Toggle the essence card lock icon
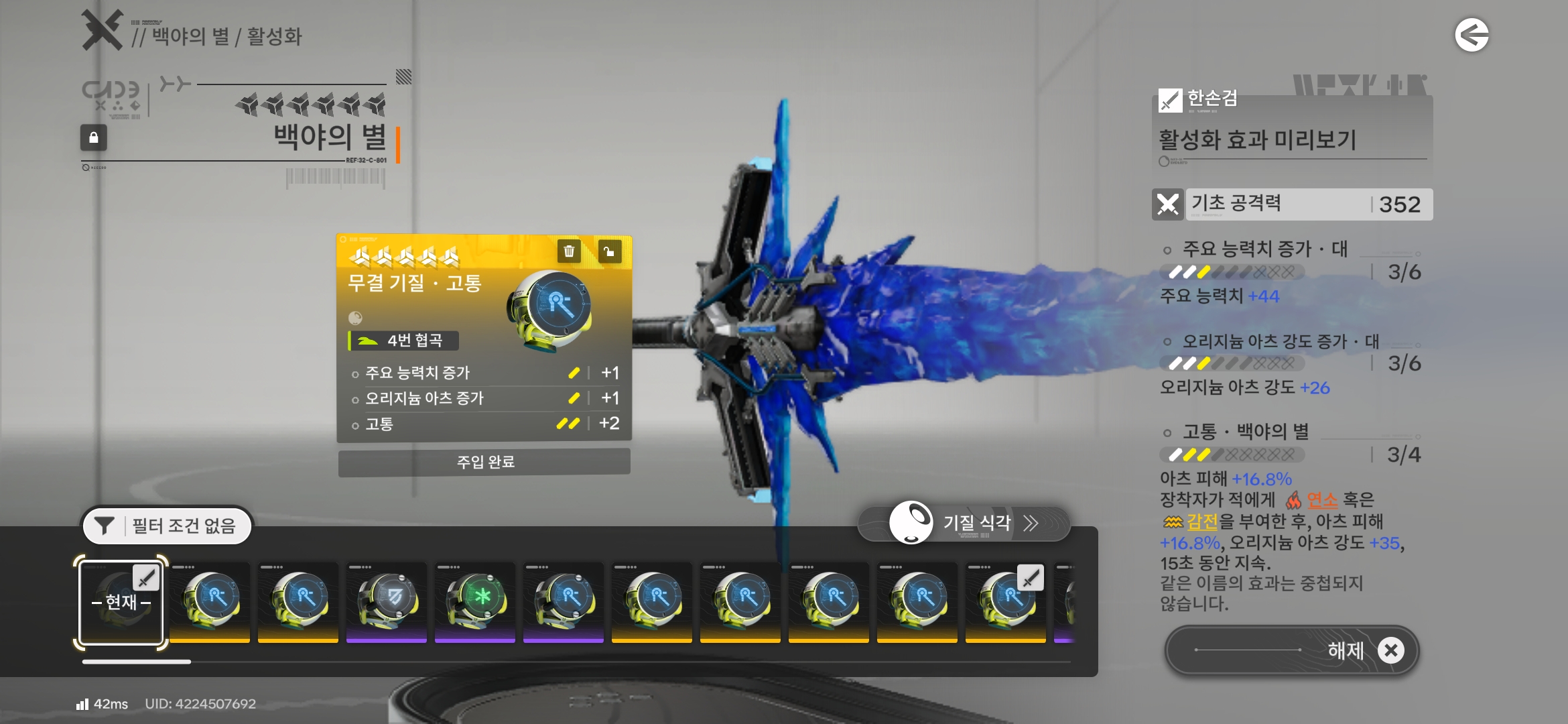This screenshot has width=1568, height=724. pyautogui.click(x=609, y=251)
